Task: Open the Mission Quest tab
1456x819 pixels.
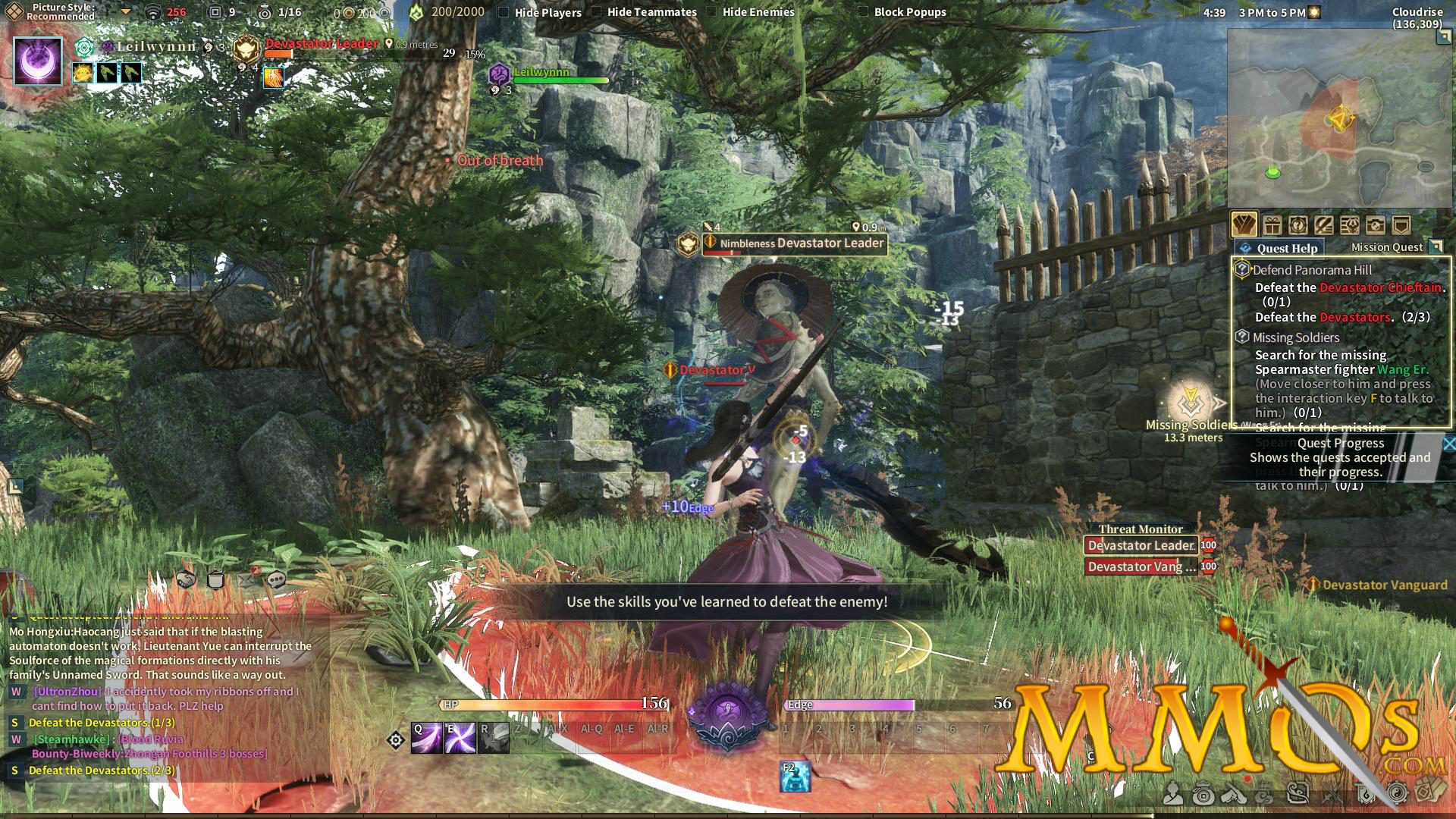Action: point(1388,246)
